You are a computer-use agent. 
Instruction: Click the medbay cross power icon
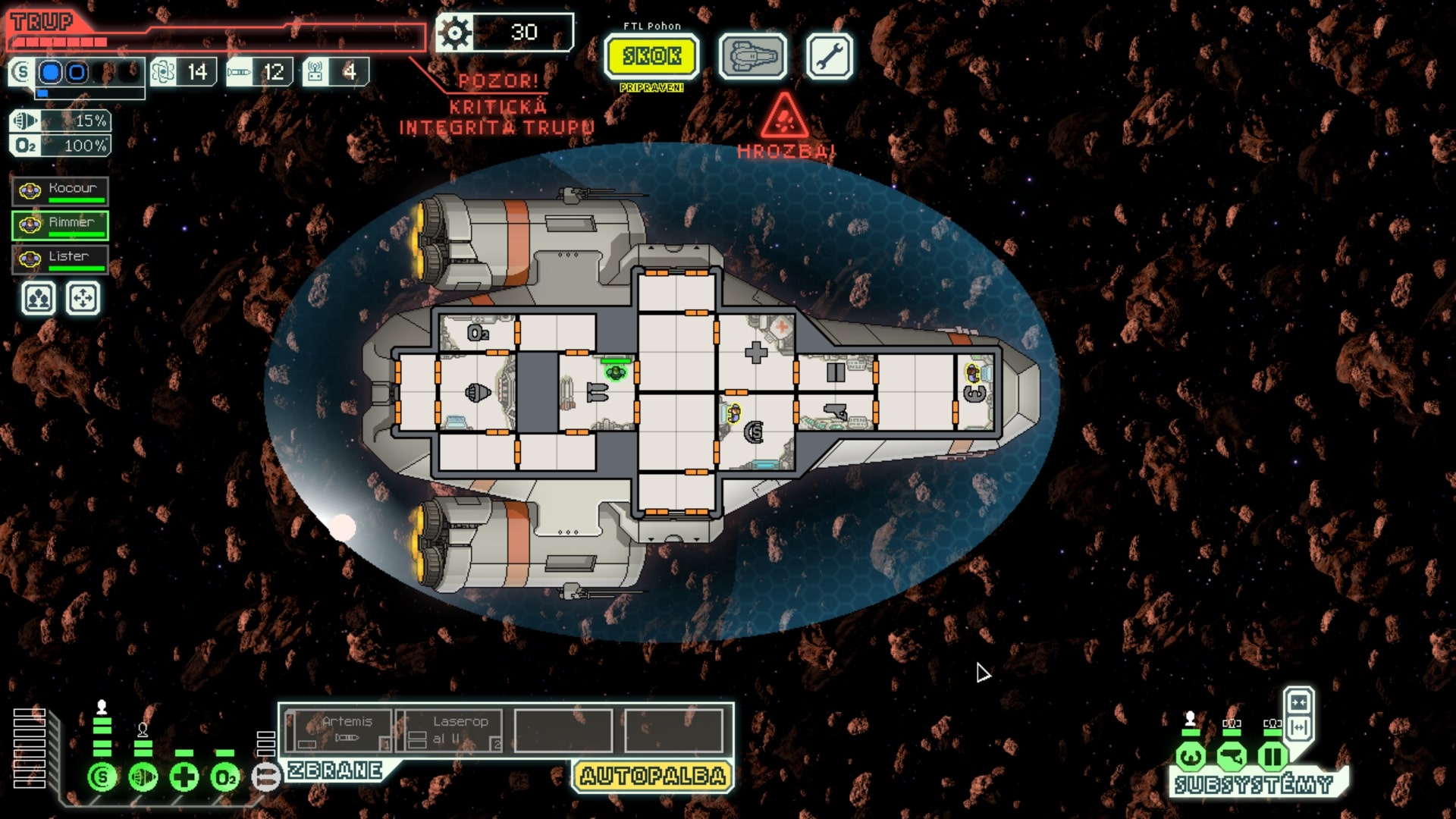[x=183, y=777]
